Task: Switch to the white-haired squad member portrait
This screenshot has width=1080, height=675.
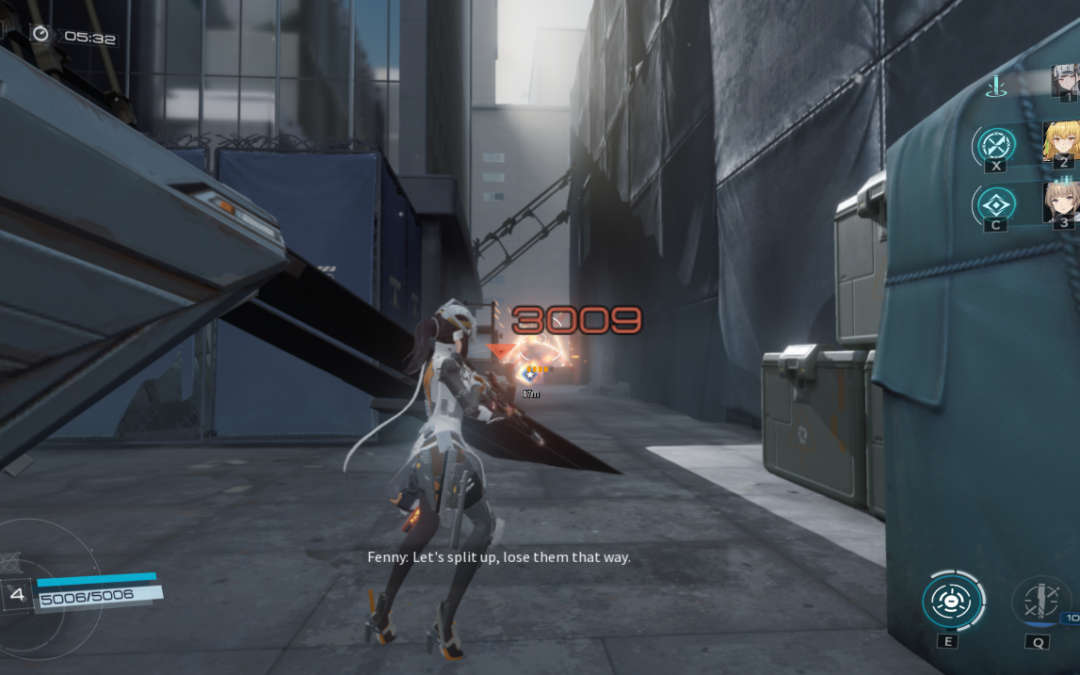Action: pos(1065,81)
